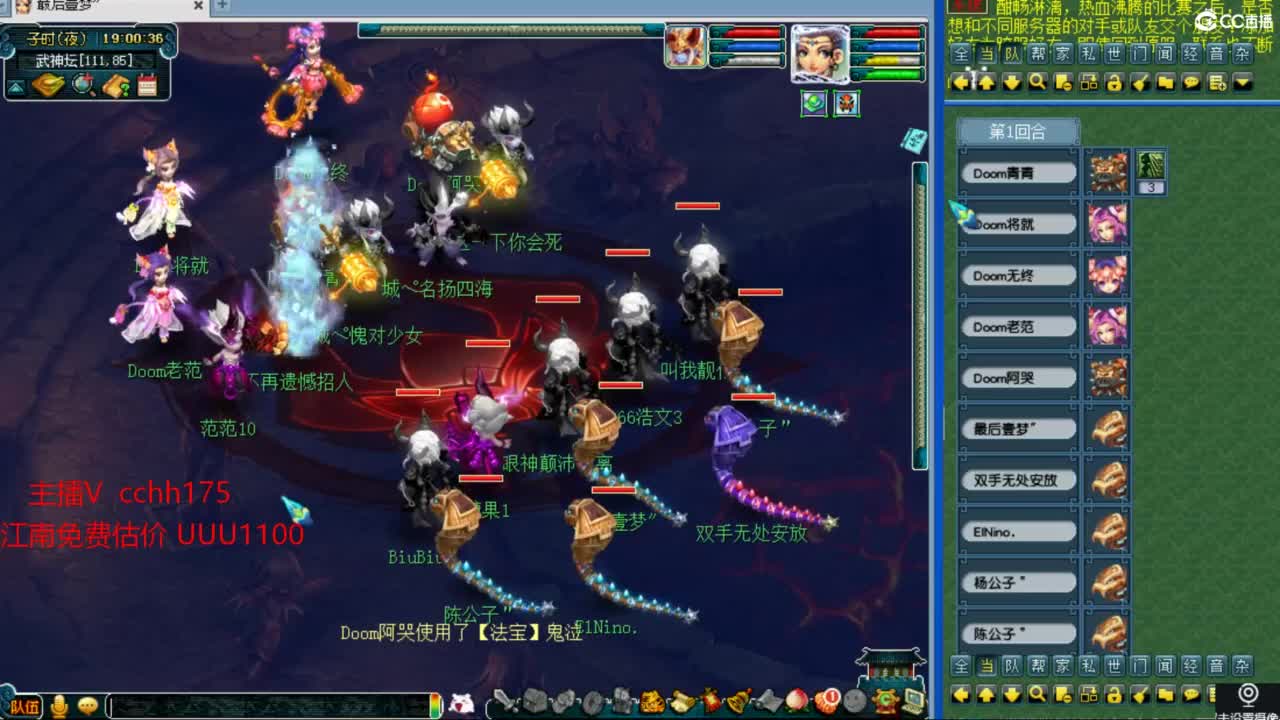Screen dimensions: 1280x720
Task: Open the peach gift icon on the bottom toolbar
Action: [794, 703]
